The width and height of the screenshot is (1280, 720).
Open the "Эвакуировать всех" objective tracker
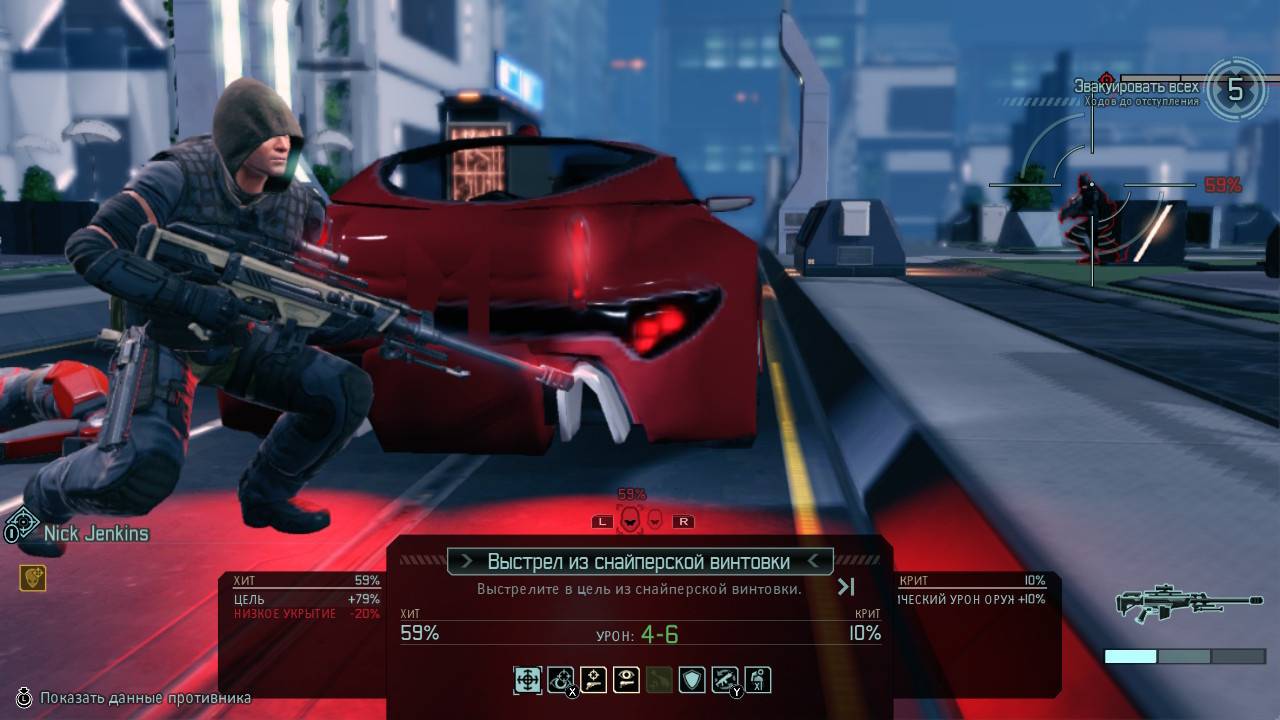point(1136,87)
